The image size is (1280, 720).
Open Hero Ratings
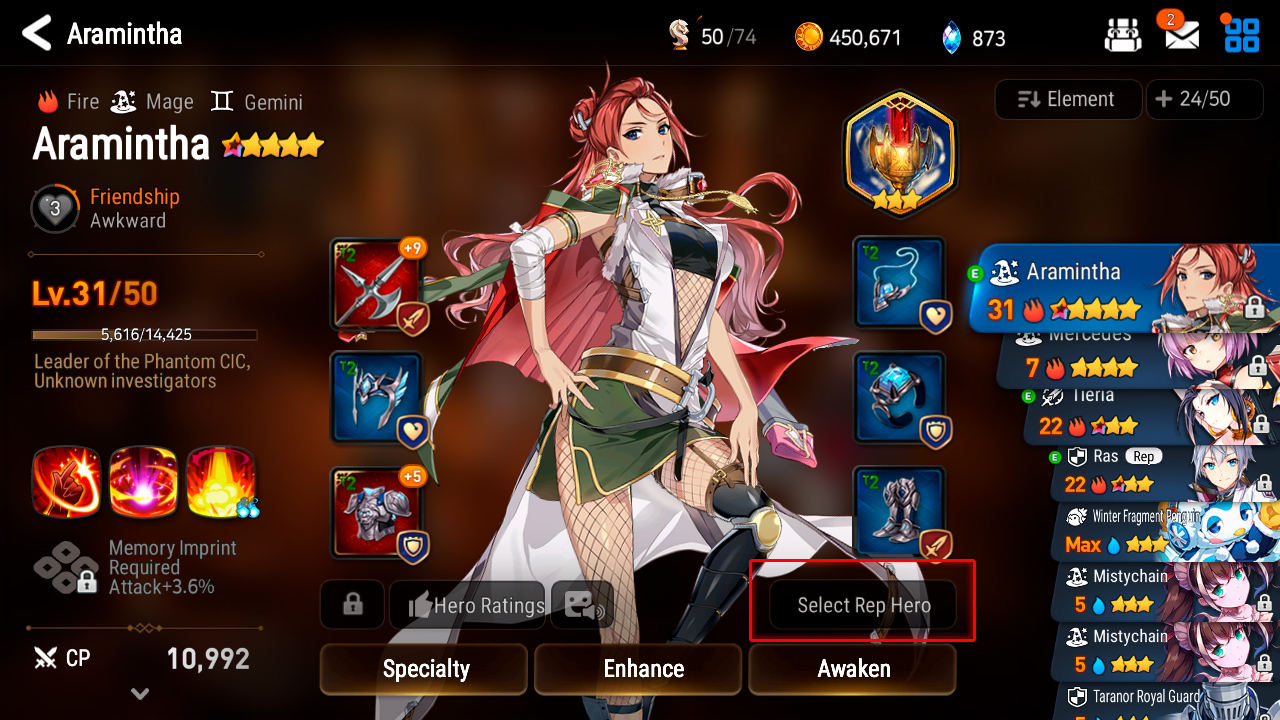(468, 605)
